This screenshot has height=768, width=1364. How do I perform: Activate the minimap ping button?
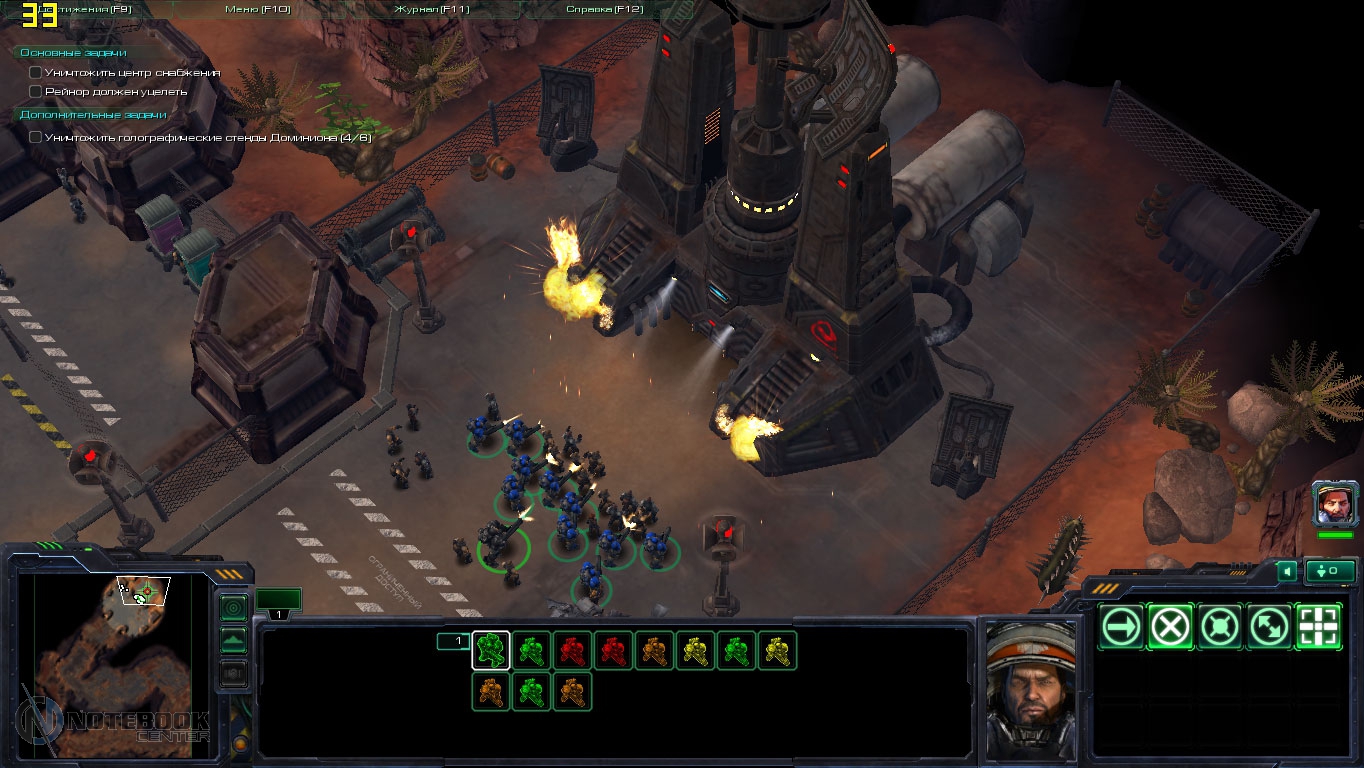point(233,607)
